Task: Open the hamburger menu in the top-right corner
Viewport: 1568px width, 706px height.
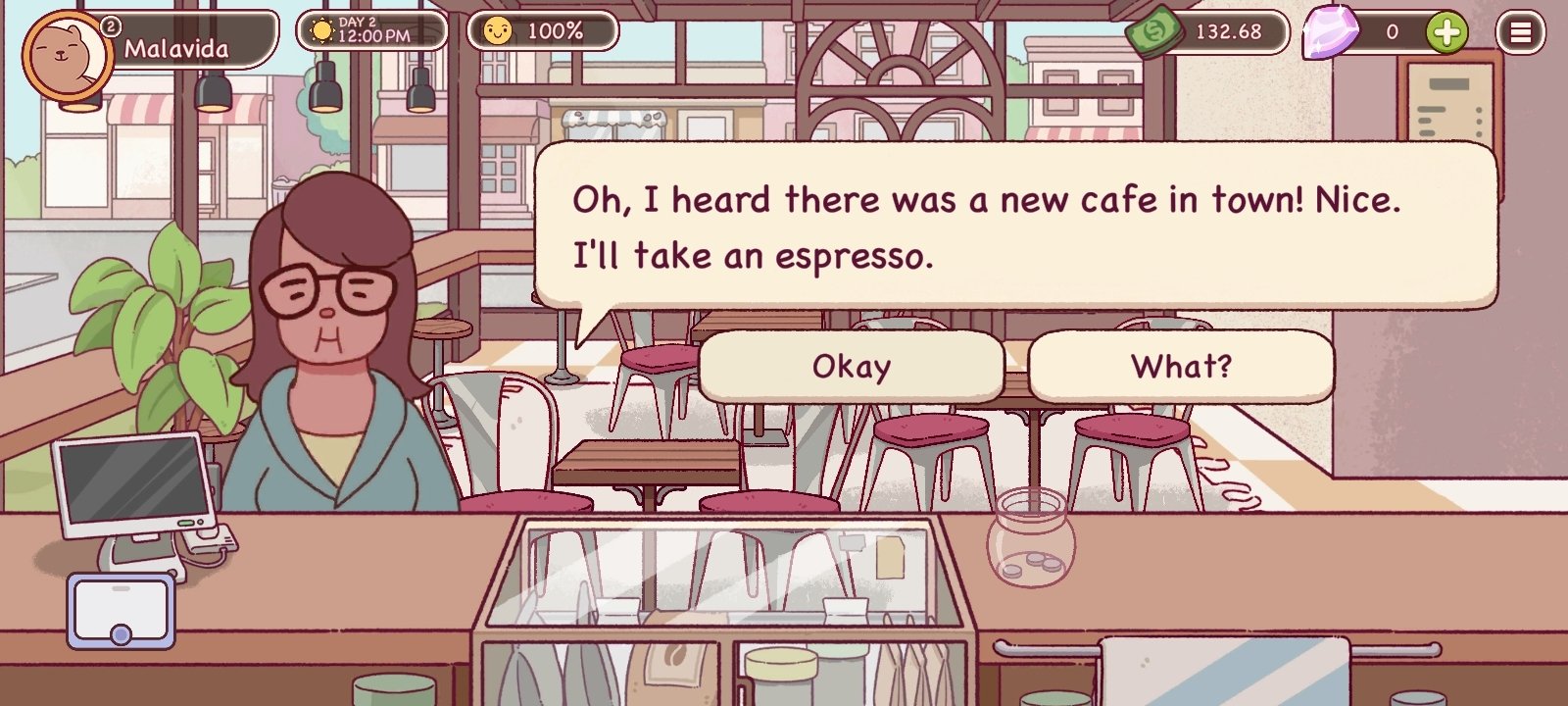Action: pos(1523,32)
